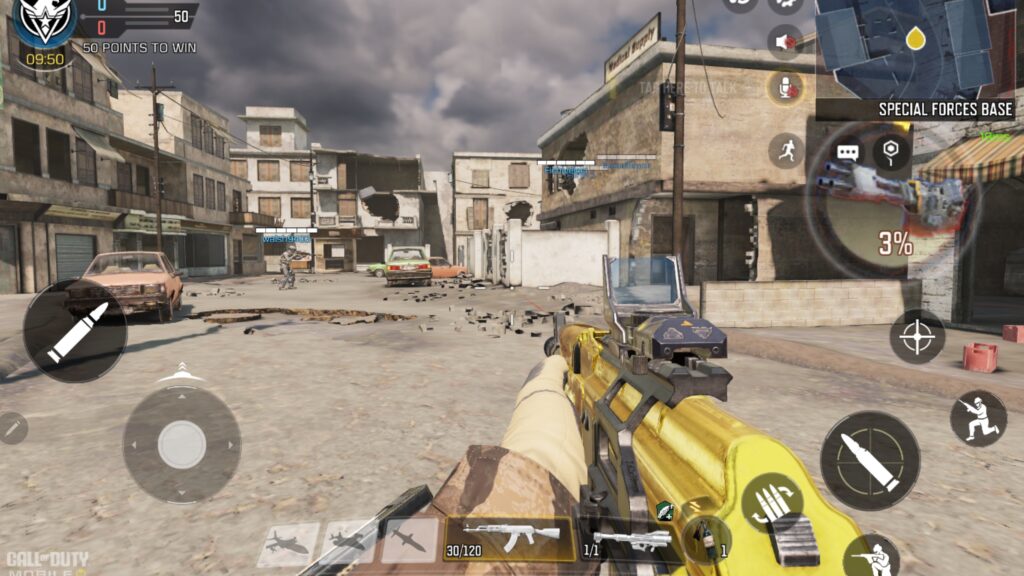Fire using the right bullet crosshair button
1024x576 pixels.
click(x=870, y=461)
